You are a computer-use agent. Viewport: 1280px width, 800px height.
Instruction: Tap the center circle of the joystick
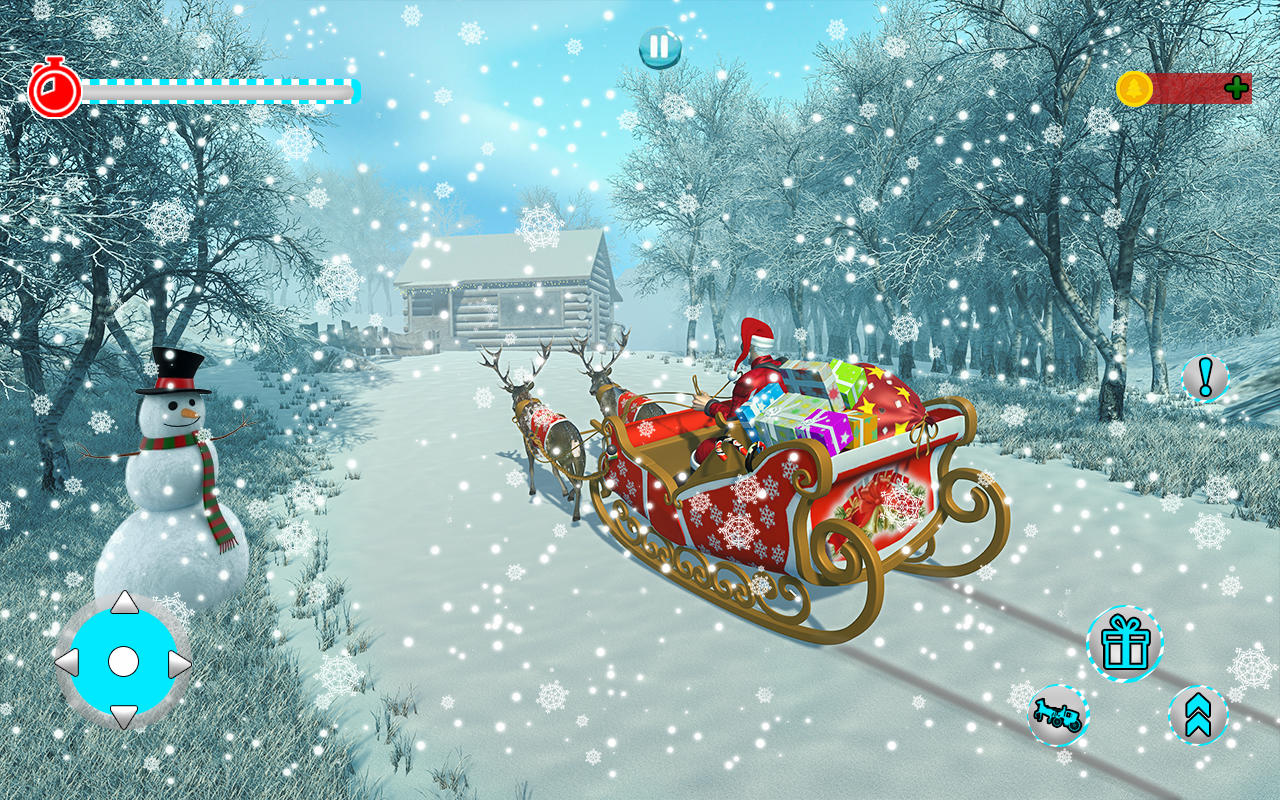point(123,662)
